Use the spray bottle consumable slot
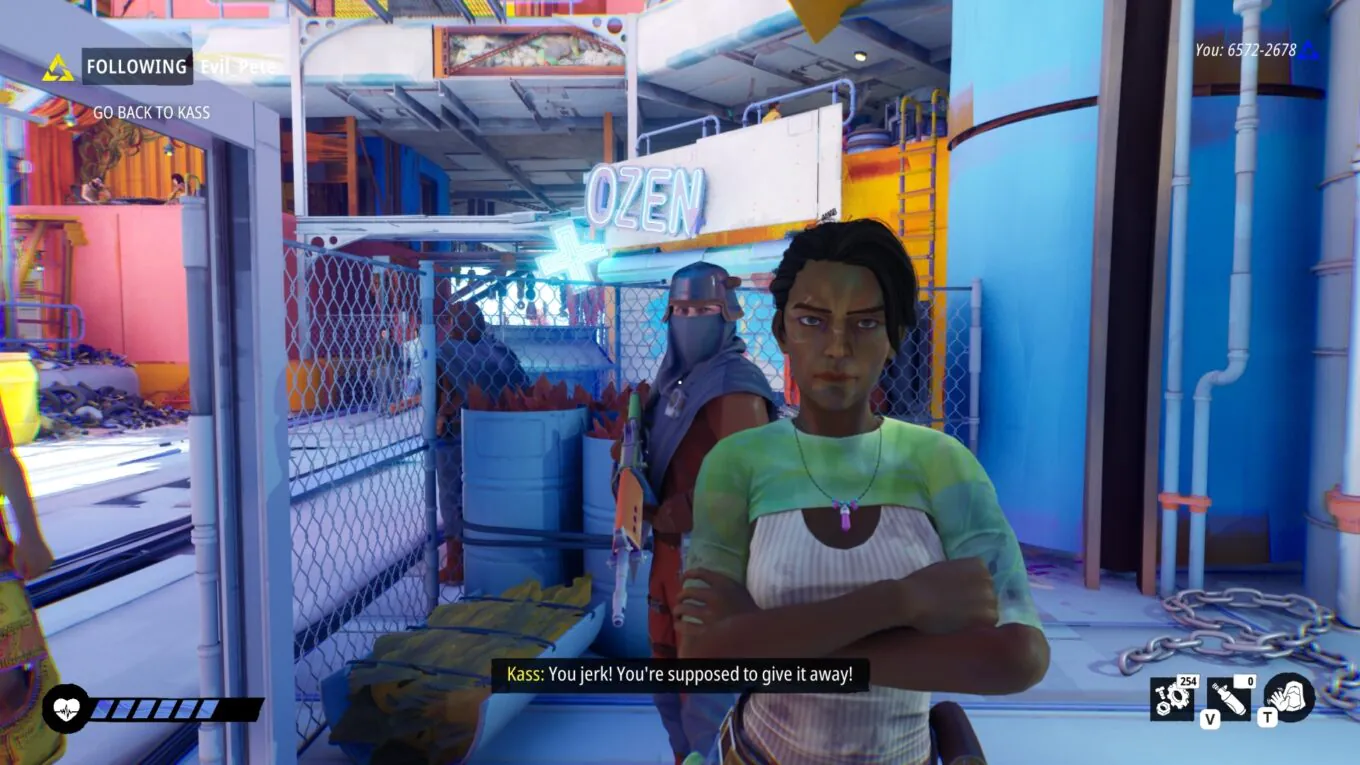The height and width of the screenshot is (765, 1360). pyautogui.click(x=1229, y=698)
